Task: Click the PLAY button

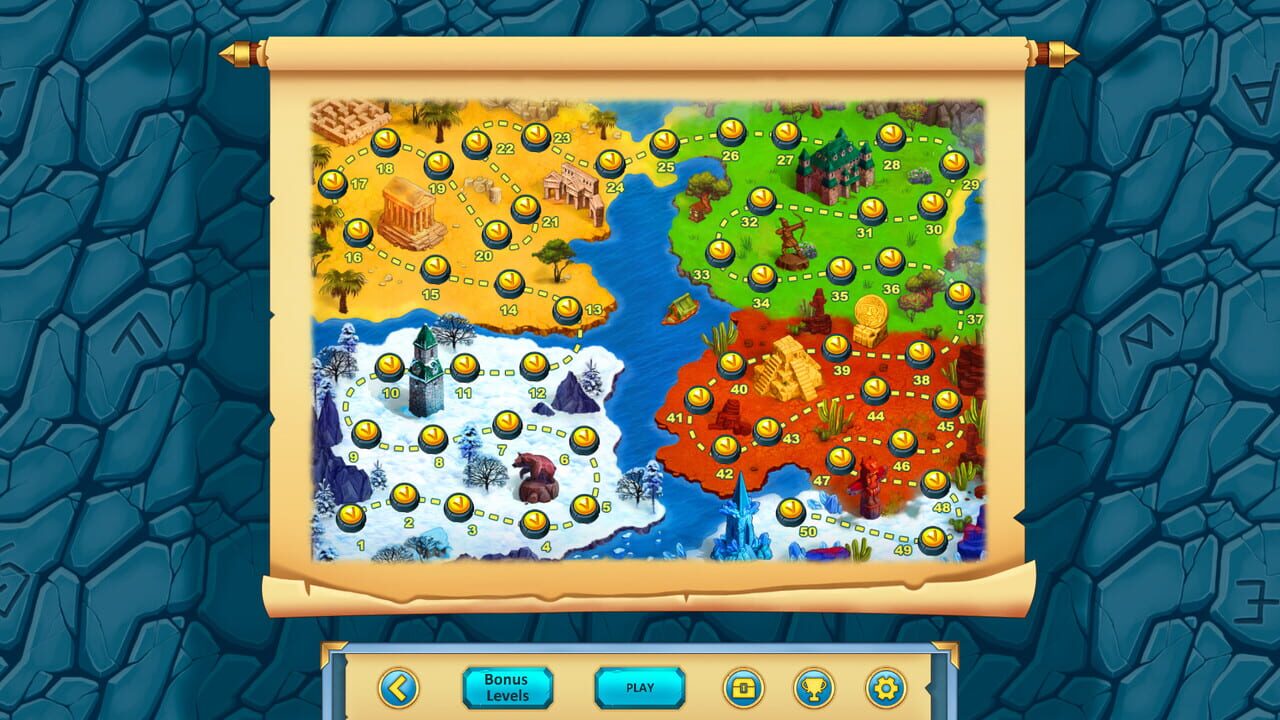Action: pyautogui.click(x=640, y=688)
